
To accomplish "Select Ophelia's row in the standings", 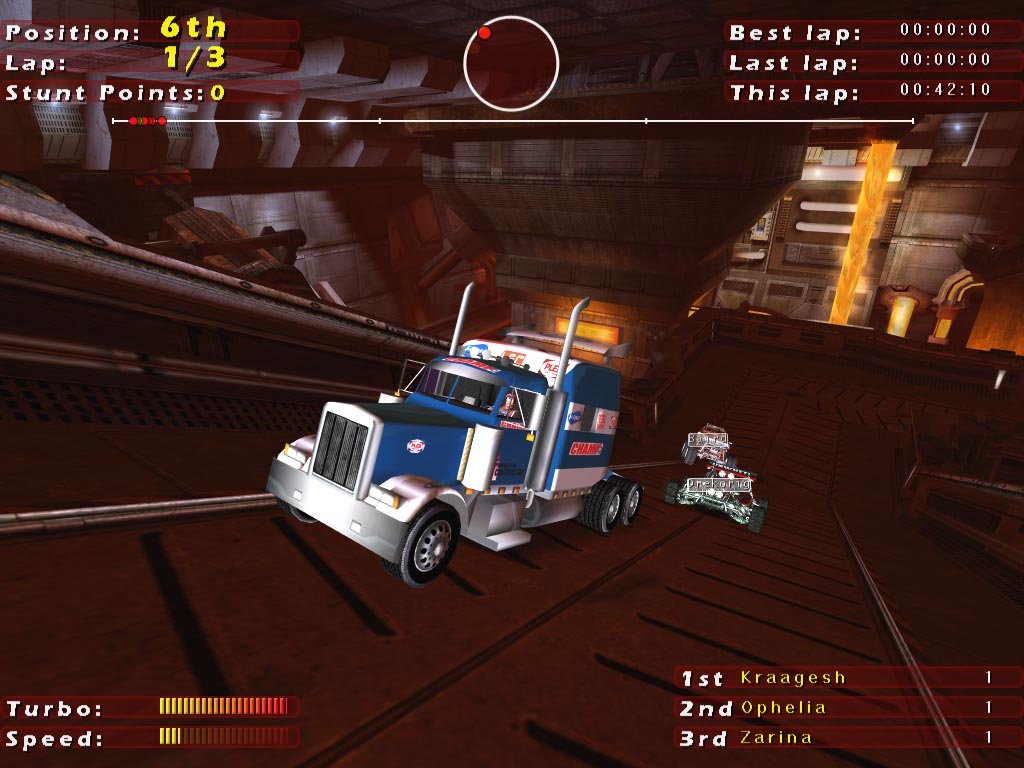I will click(x=784, y=708).
